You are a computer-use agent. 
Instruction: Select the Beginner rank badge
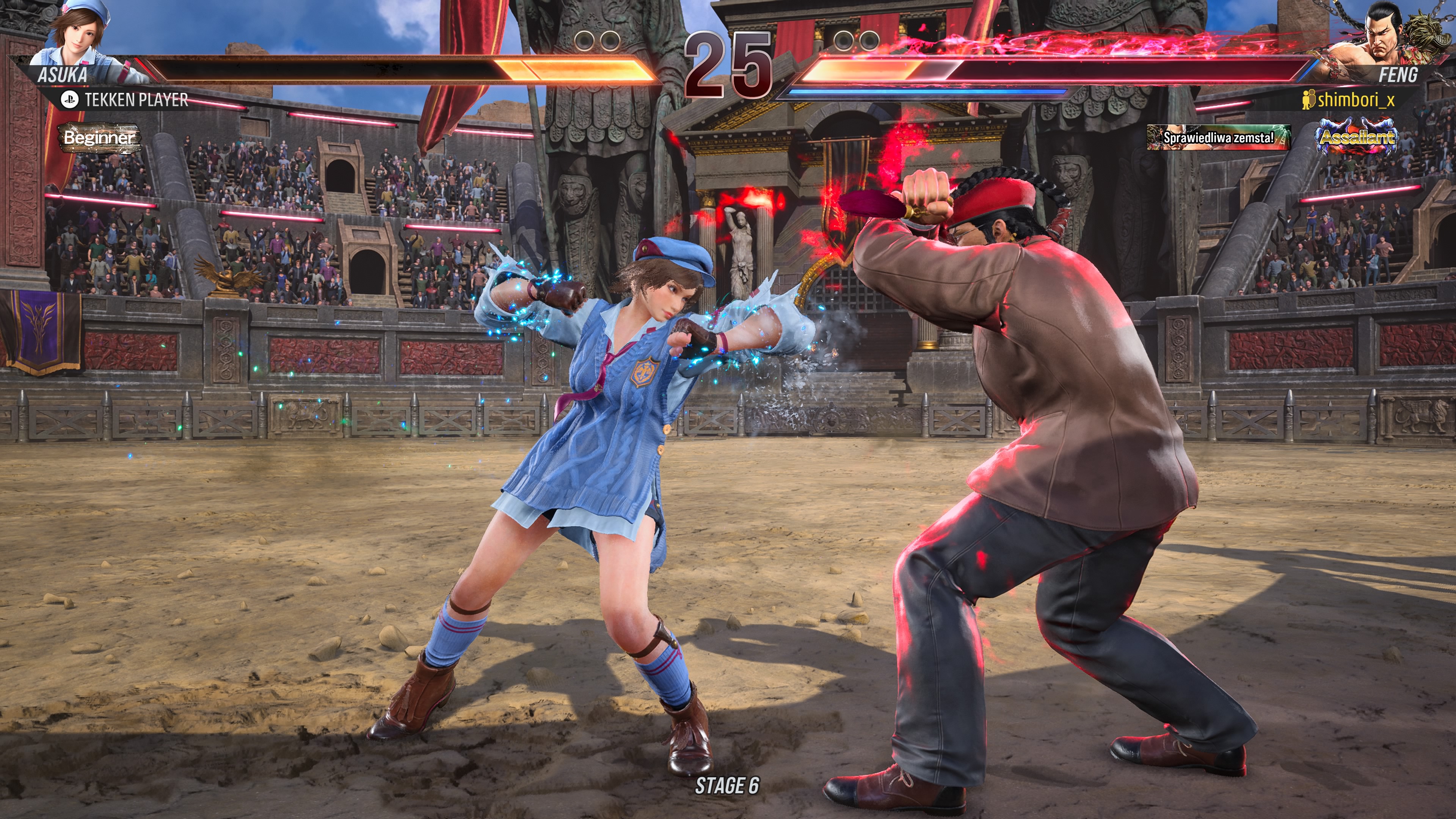pos(99,137)
